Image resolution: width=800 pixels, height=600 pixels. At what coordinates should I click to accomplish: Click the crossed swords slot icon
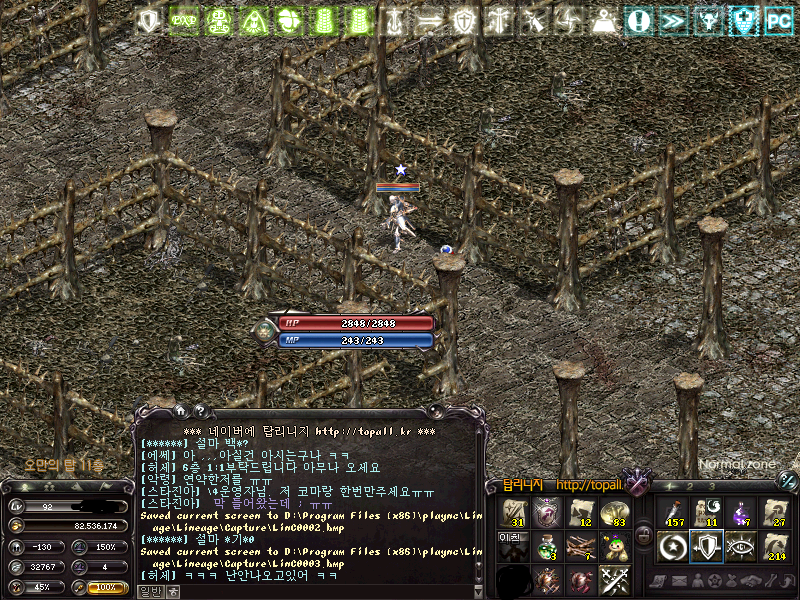click(x=613, y=580)
